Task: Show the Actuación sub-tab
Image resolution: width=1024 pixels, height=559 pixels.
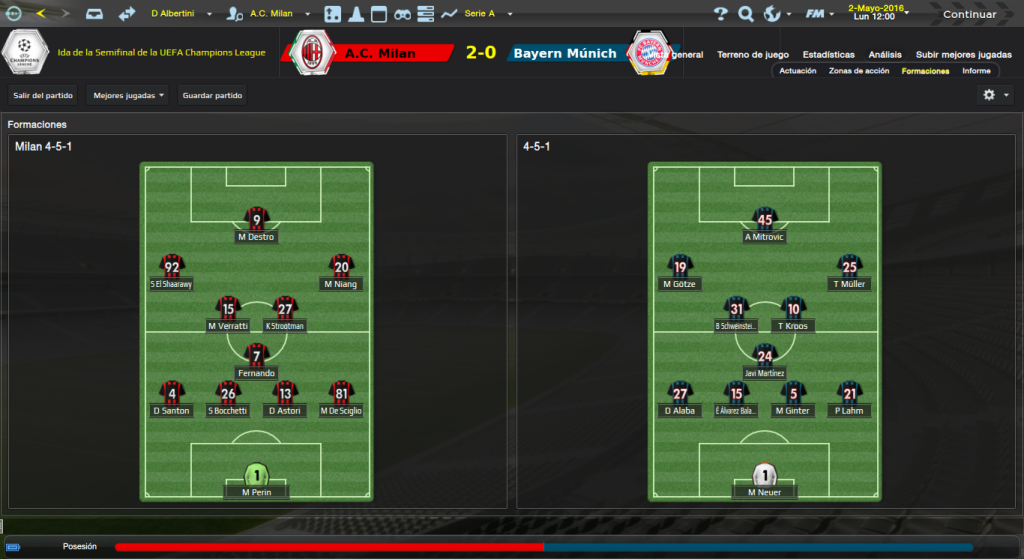Action: [x=797, y=71]
